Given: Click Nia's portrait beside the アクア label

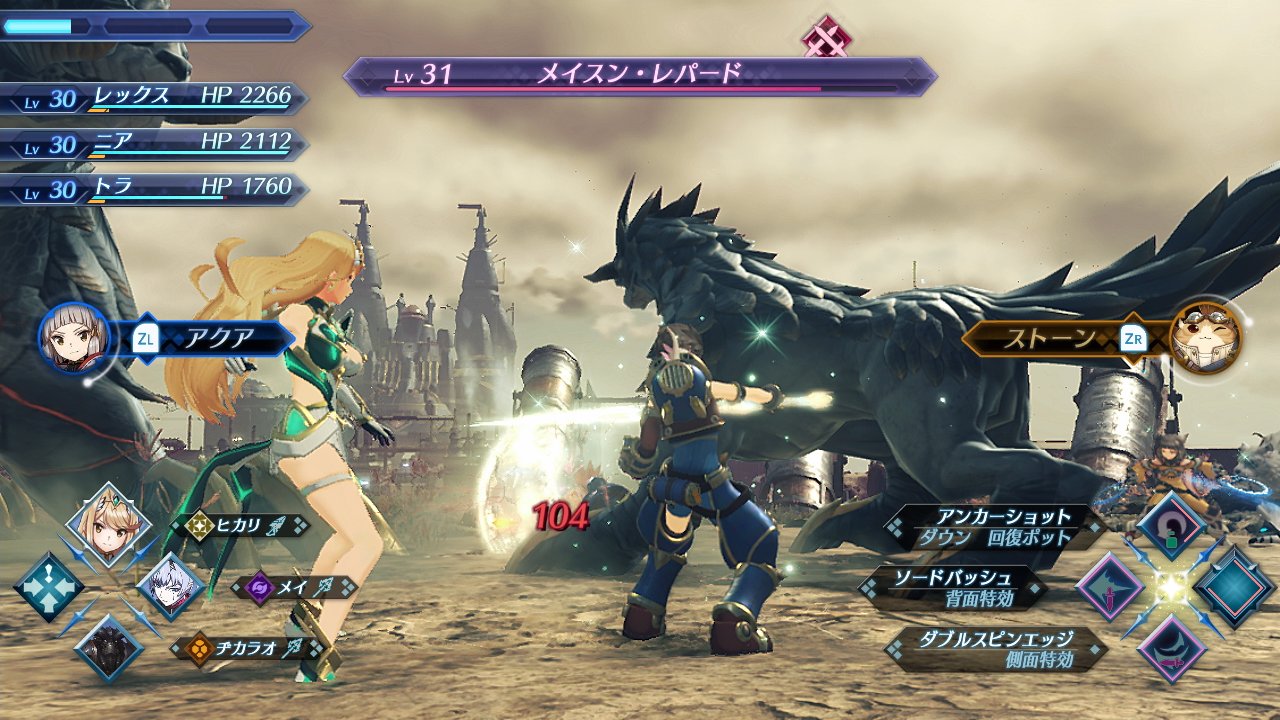Looking at the screenshot, I should tap(72, 338).
